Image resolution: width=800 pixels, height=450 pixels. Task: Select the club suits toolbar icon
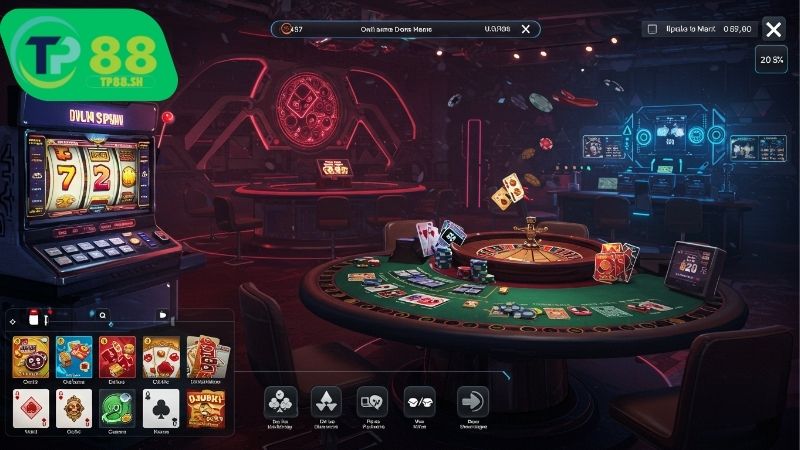(x=280, y=402)
